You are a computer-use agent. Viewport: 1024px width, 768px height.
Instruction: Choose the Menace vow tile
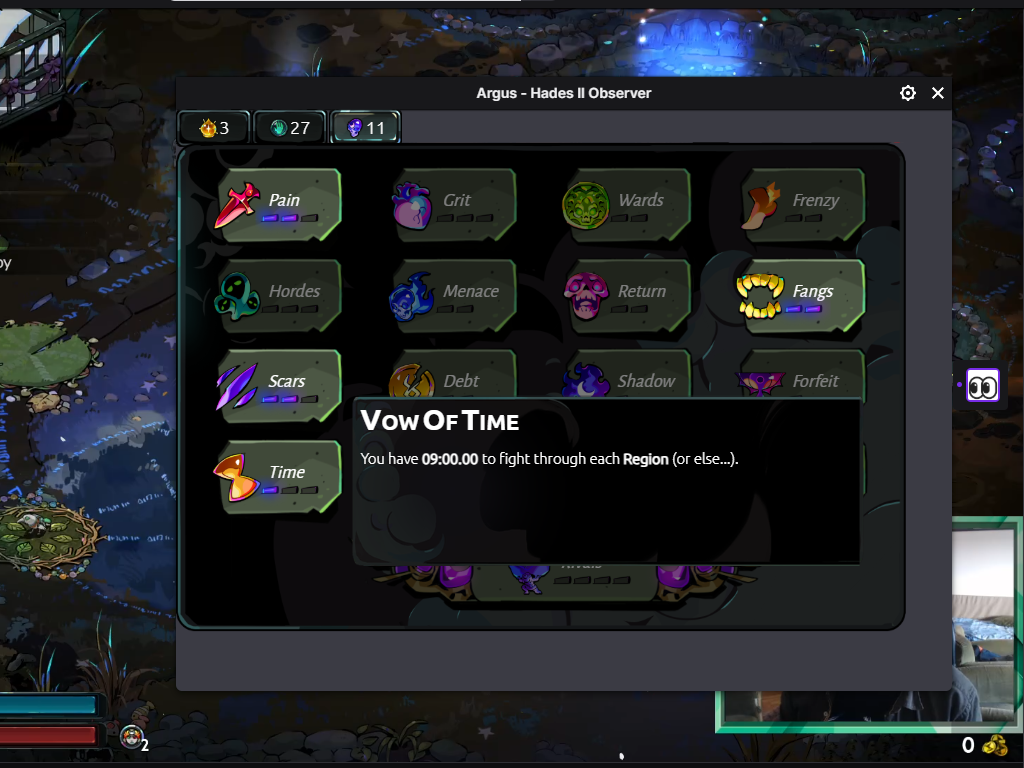click(454, 296)
